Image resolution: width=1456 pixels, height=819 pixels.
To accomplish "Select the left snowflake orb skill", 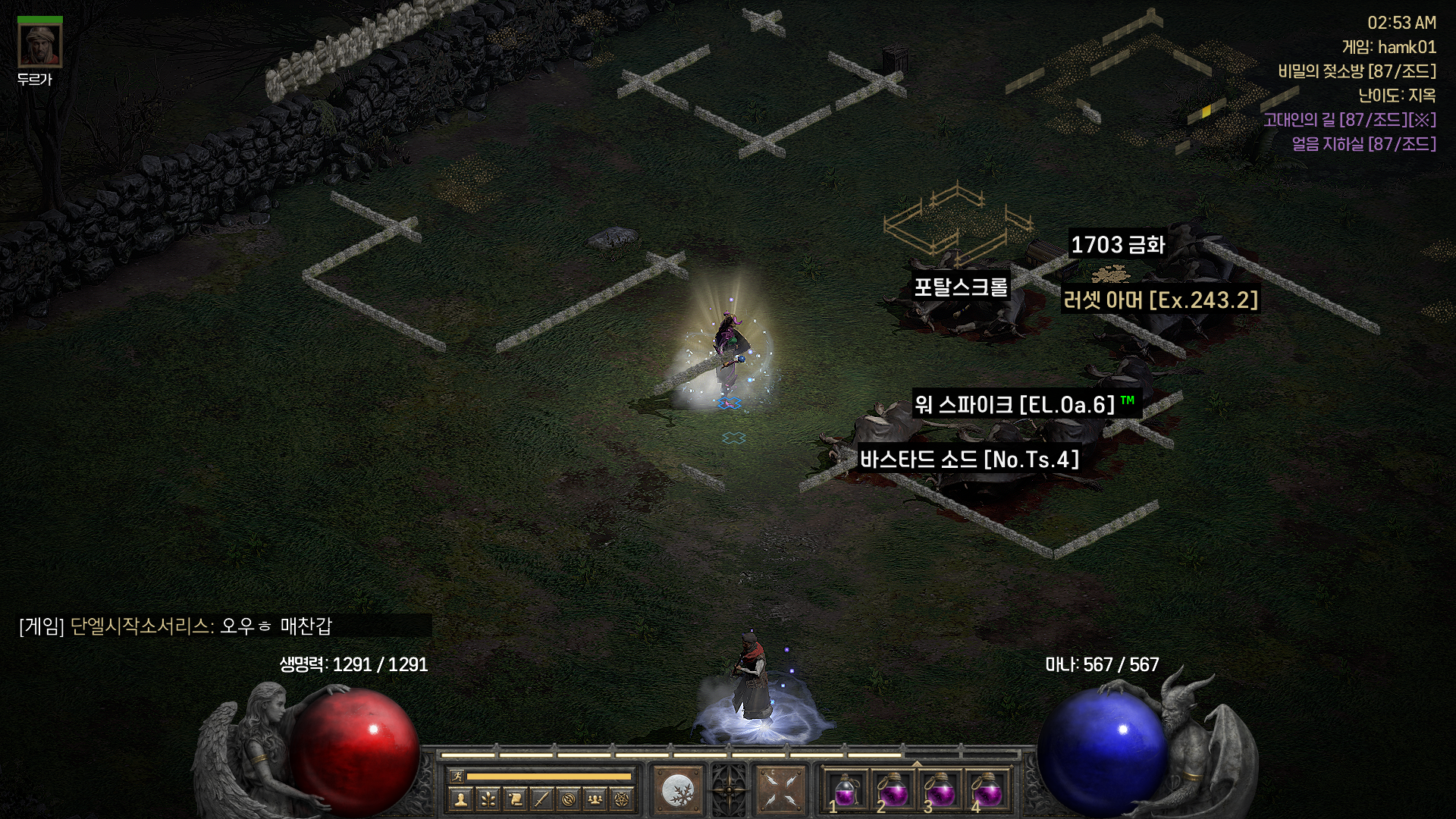I will (677, 791).
